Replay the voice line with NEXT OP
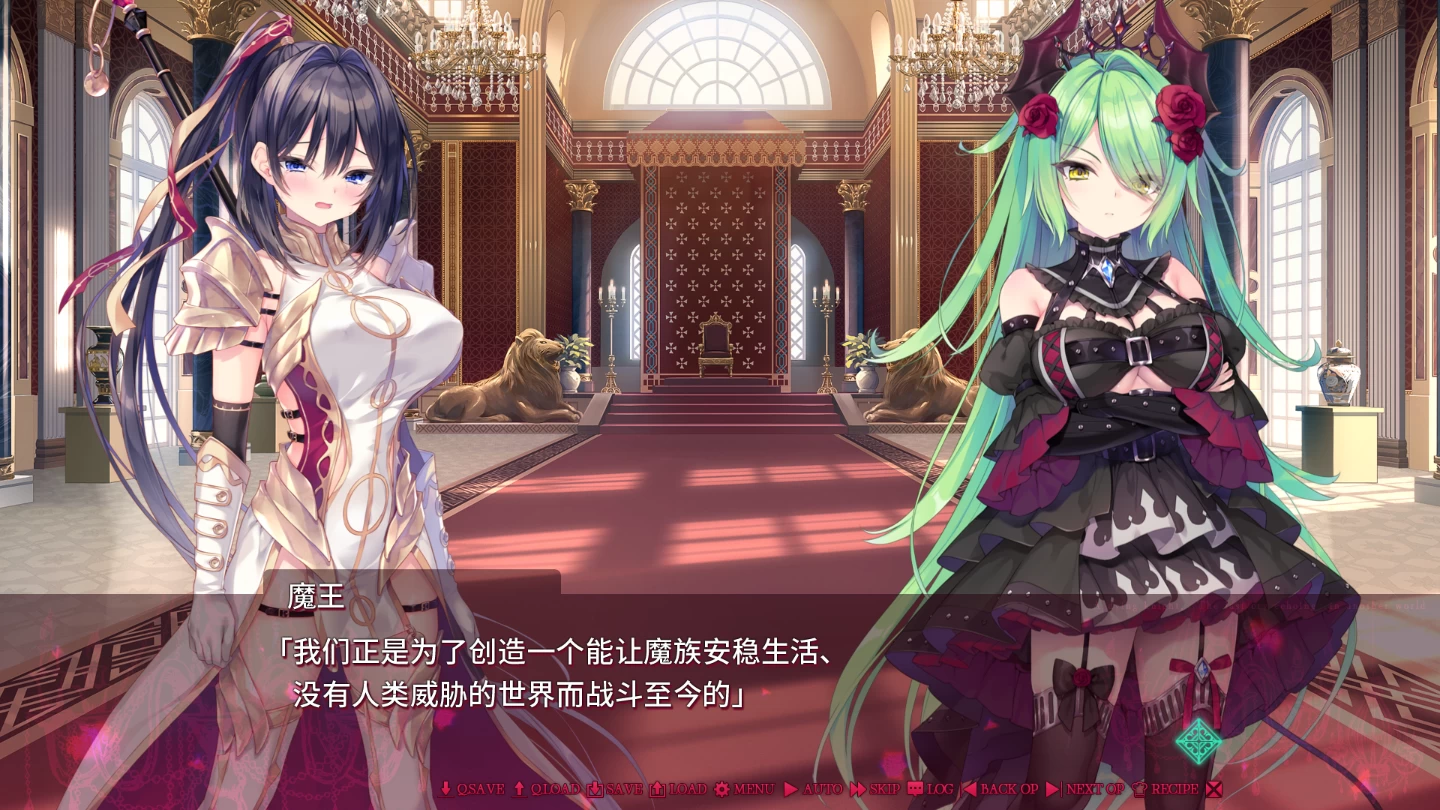 coord(1090,789)
